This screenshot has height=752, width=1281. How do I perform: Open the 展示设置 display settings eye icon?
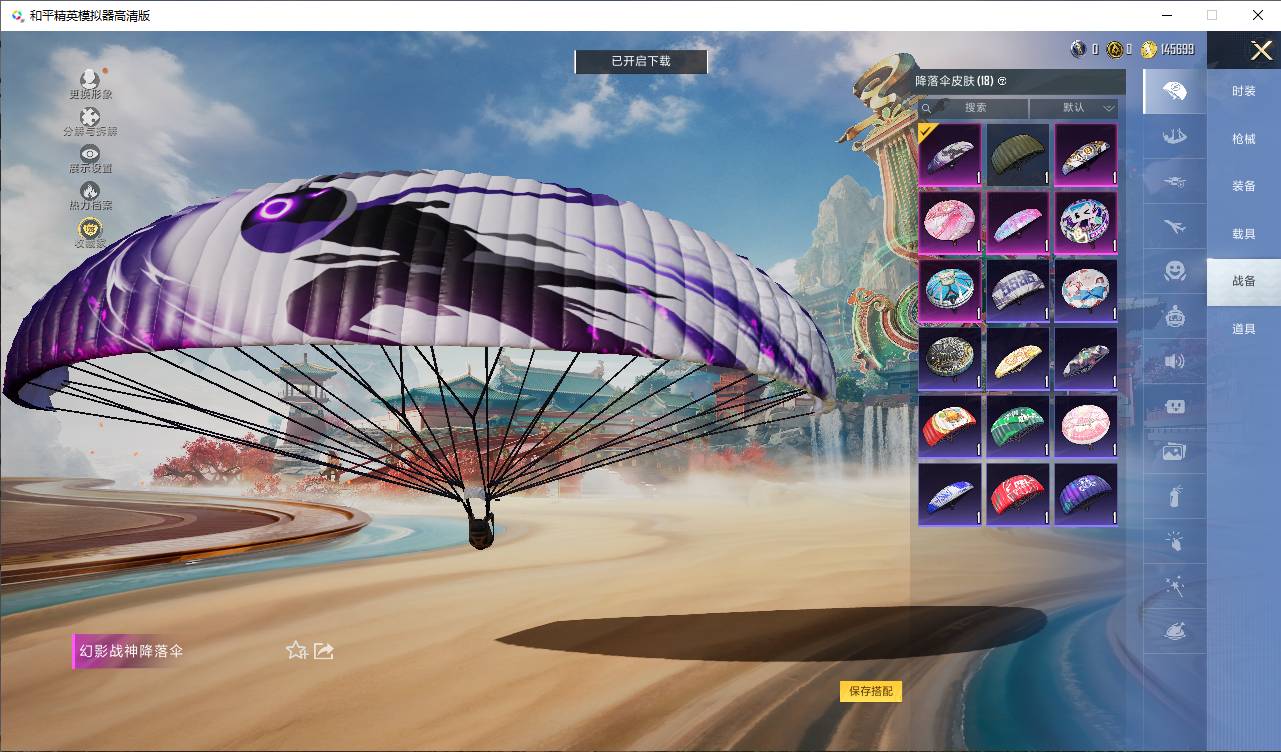tap(90, 158)
